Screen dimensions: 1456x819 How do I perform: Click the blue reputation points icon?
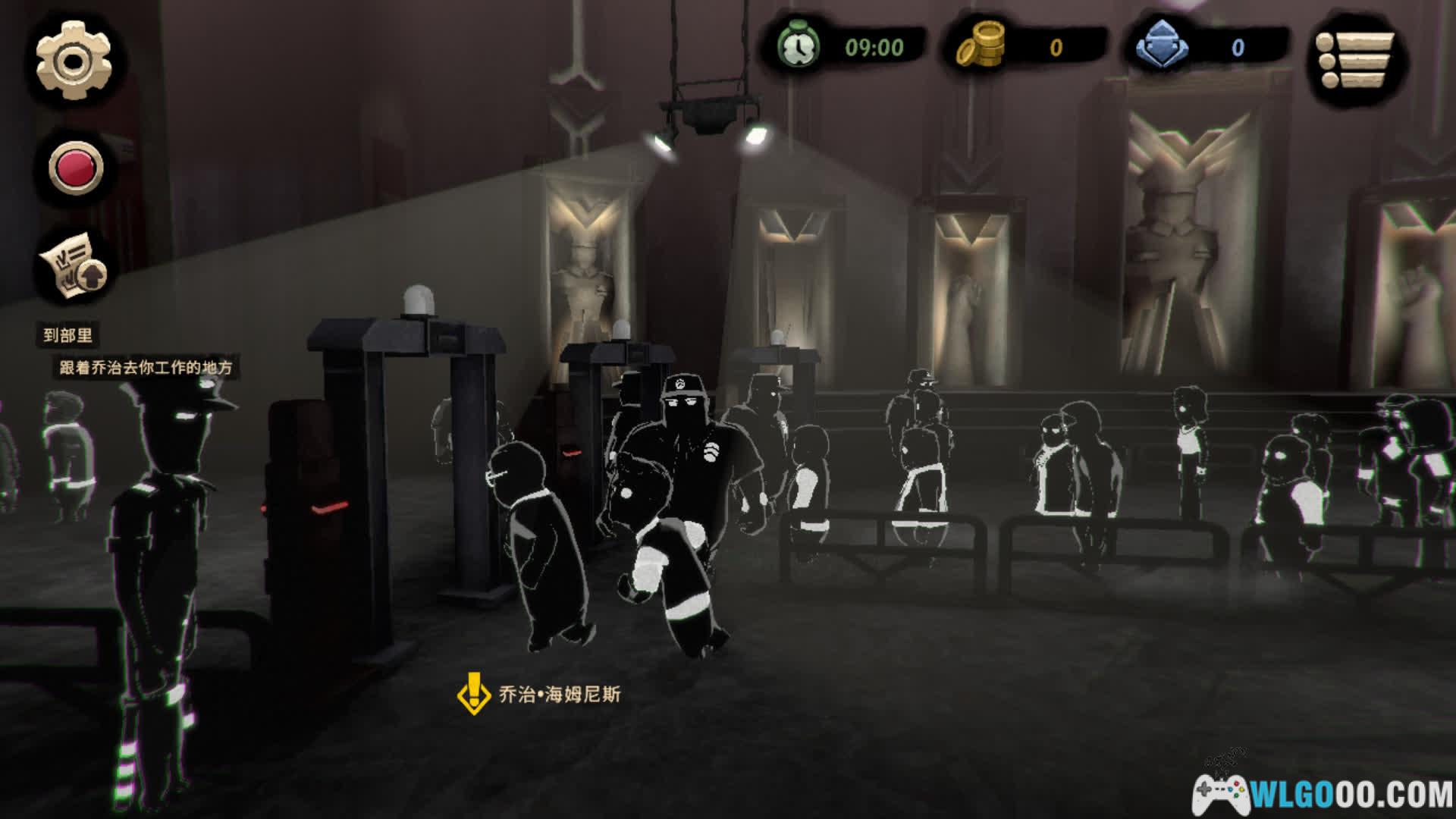pyautogui.click(x=1162, y=45)
